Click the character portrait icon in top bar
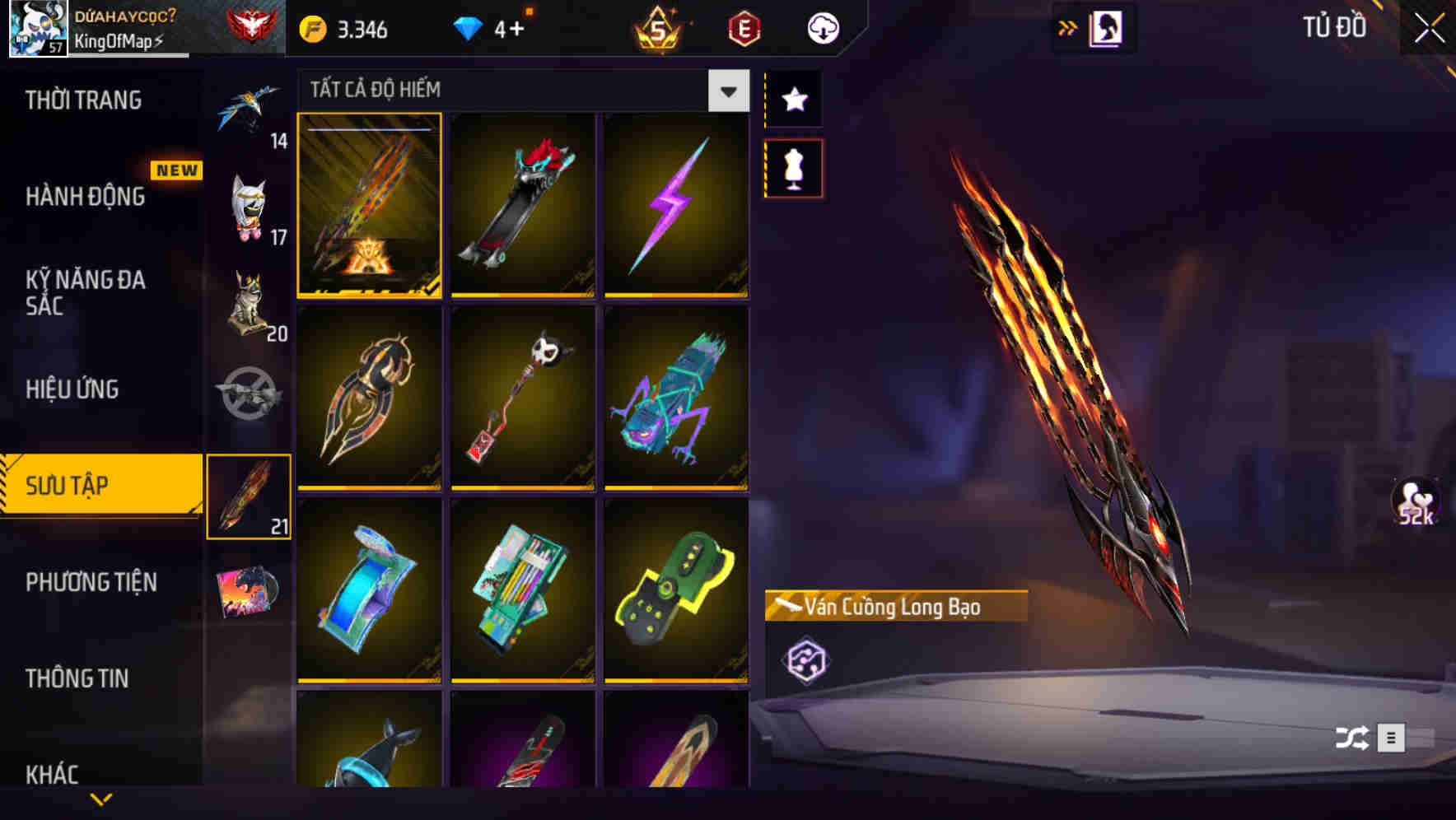The width and height of the screenshot is (1456, 820). click(1107, 27)
